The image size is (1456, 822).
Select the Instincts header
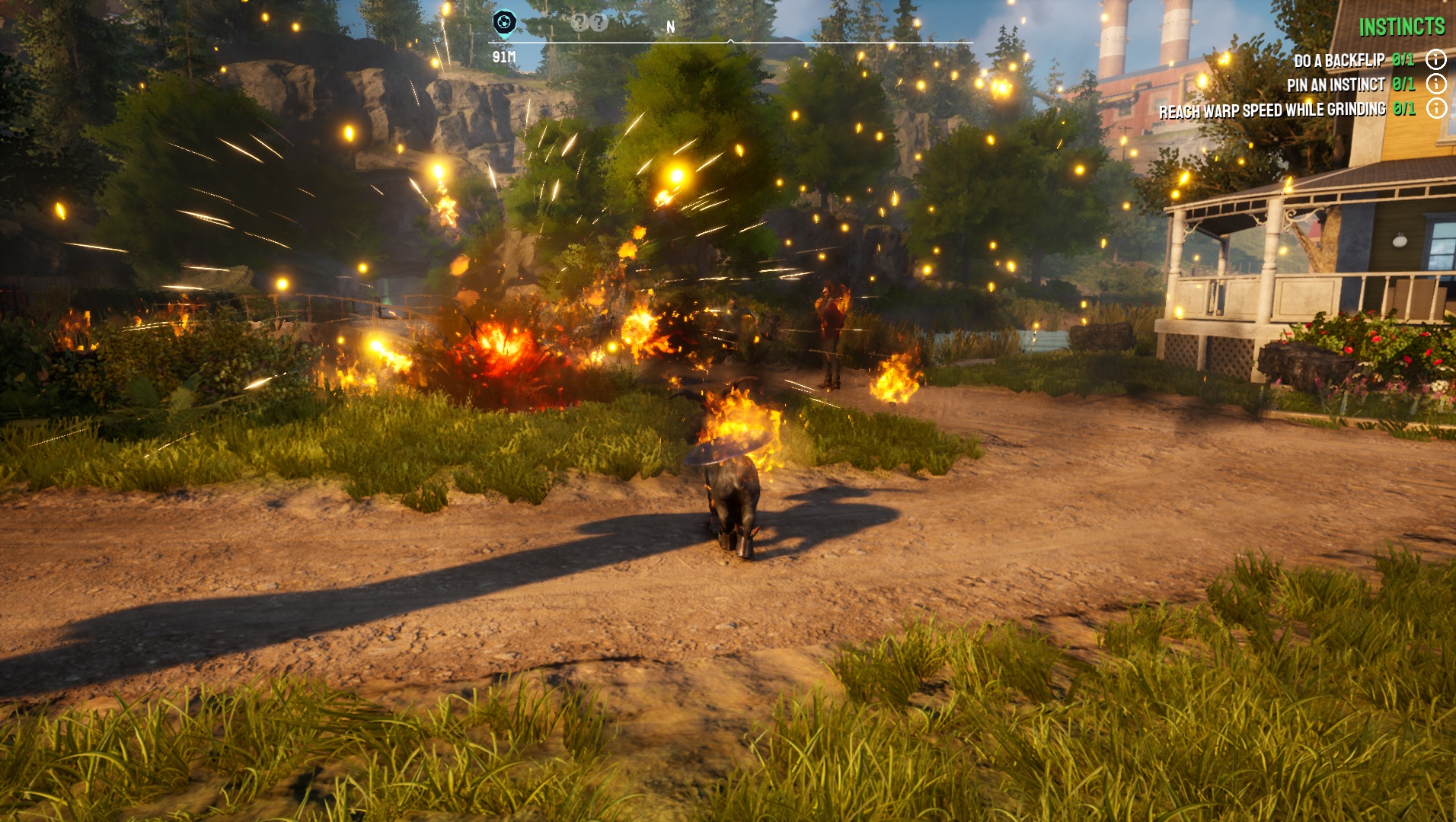[1401, 27]
